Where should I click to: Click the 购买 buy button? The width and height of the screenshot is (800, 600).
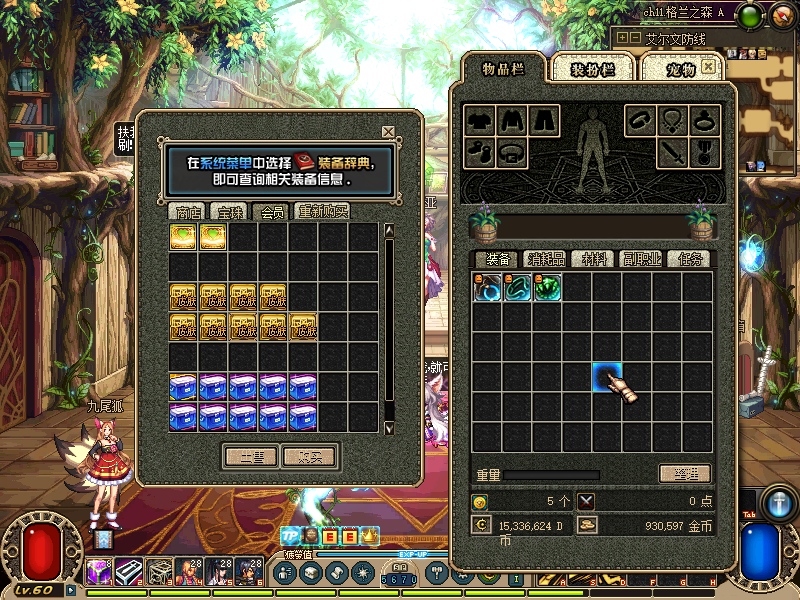pos(310,456)
